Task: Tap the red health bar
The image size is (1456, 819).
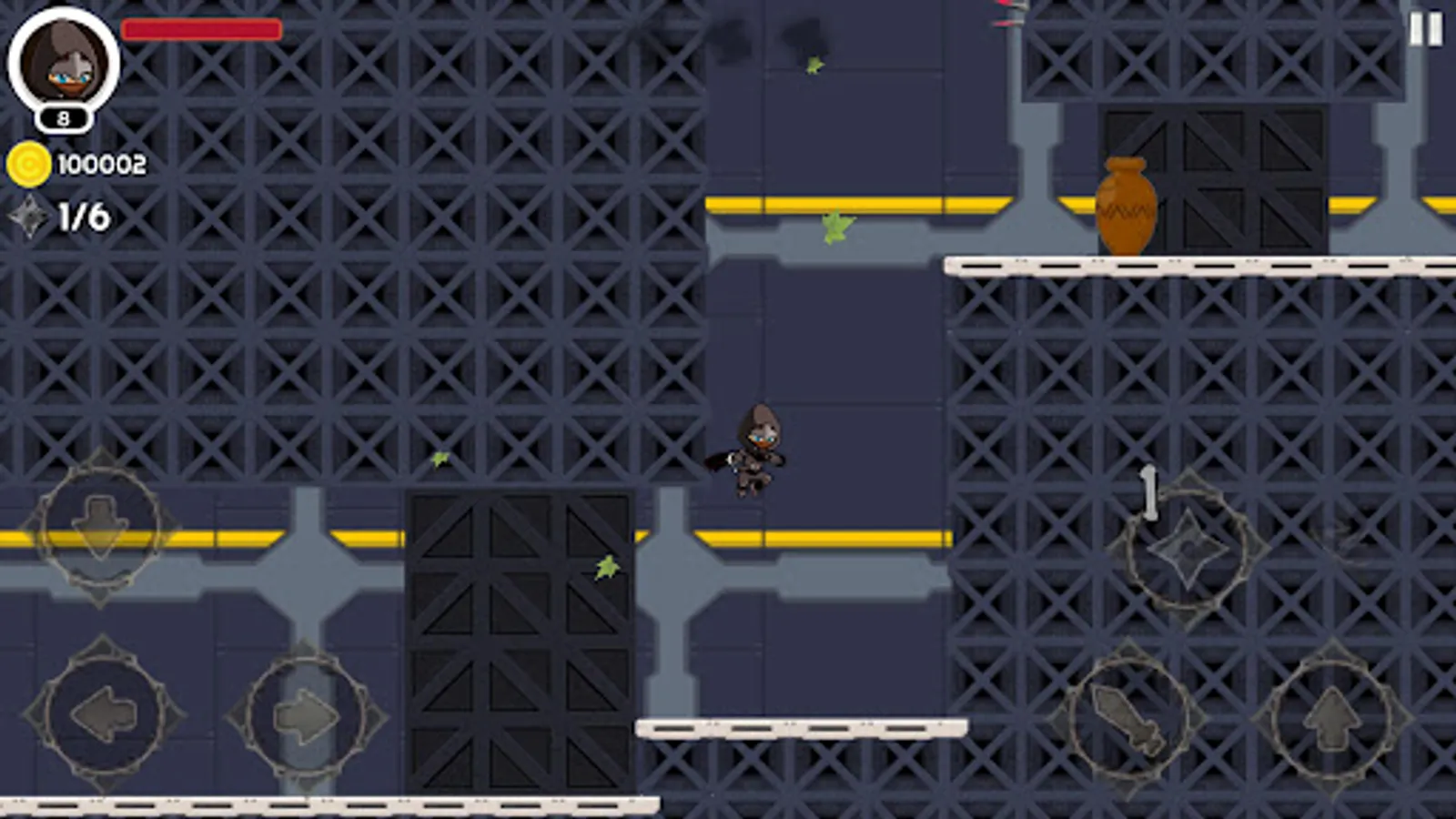Action: click(200, 30)
